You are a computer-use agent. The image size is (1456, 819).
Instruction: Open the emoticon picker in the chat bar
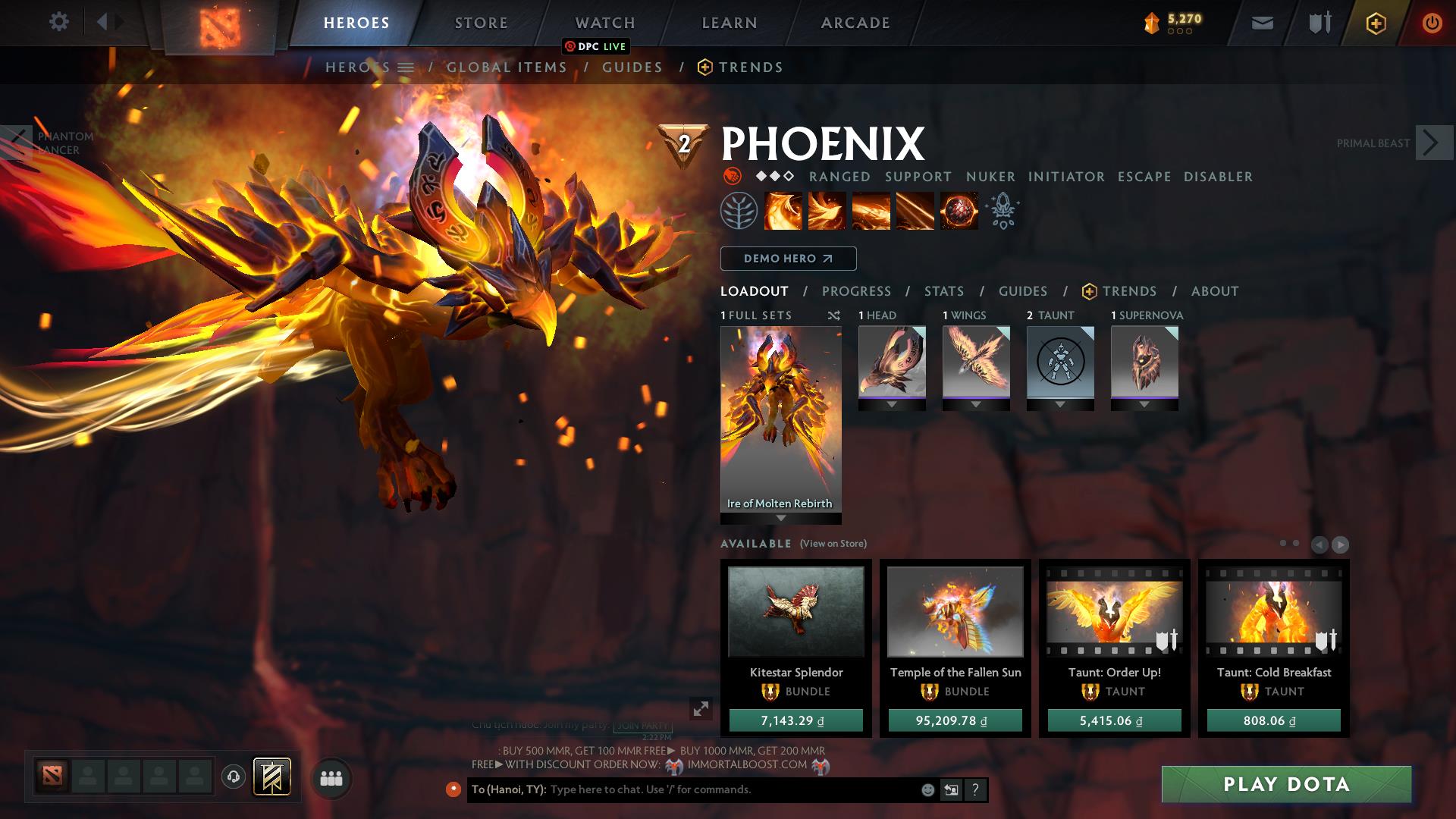927,789
